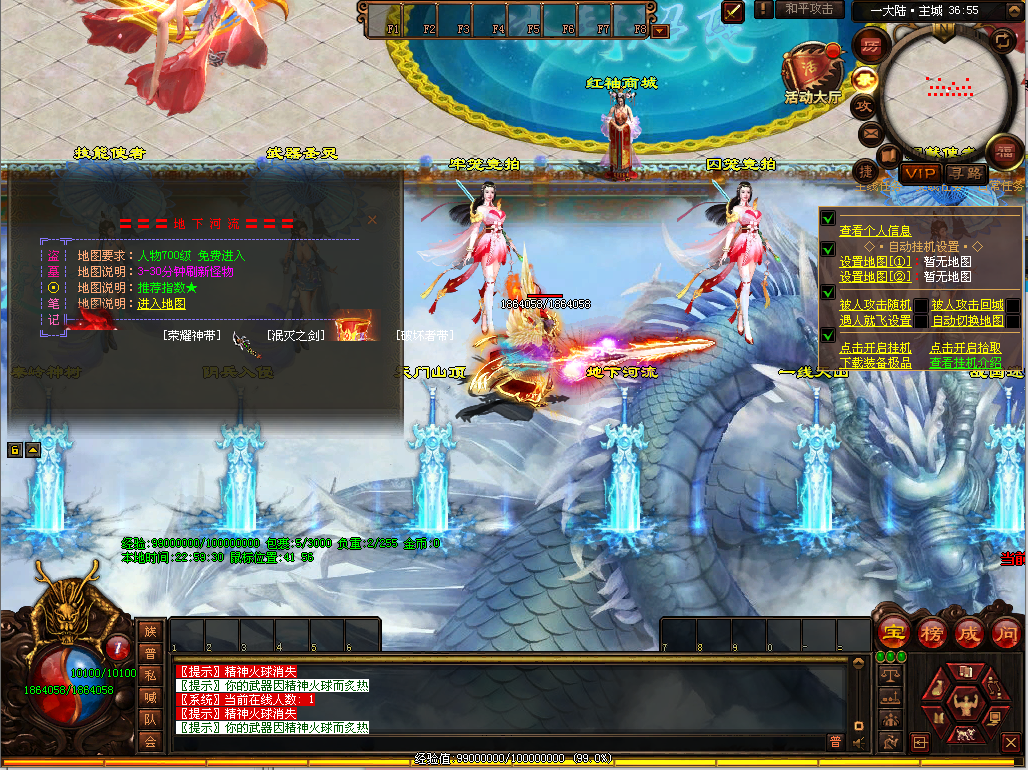Close the 地下河流 dialog window

pos(372,219)
